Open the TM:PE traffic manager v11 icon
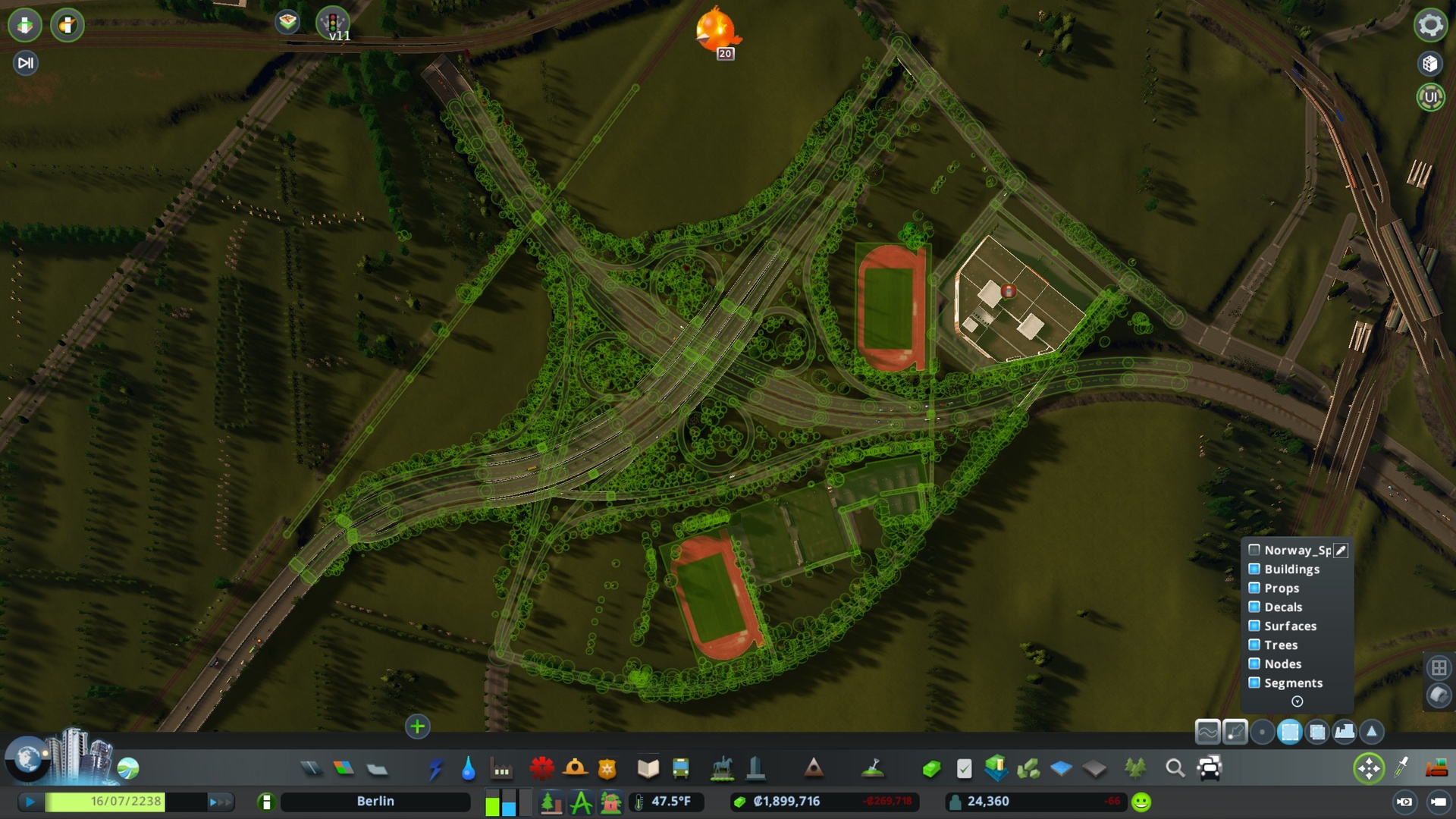 [x=334, y=23]
